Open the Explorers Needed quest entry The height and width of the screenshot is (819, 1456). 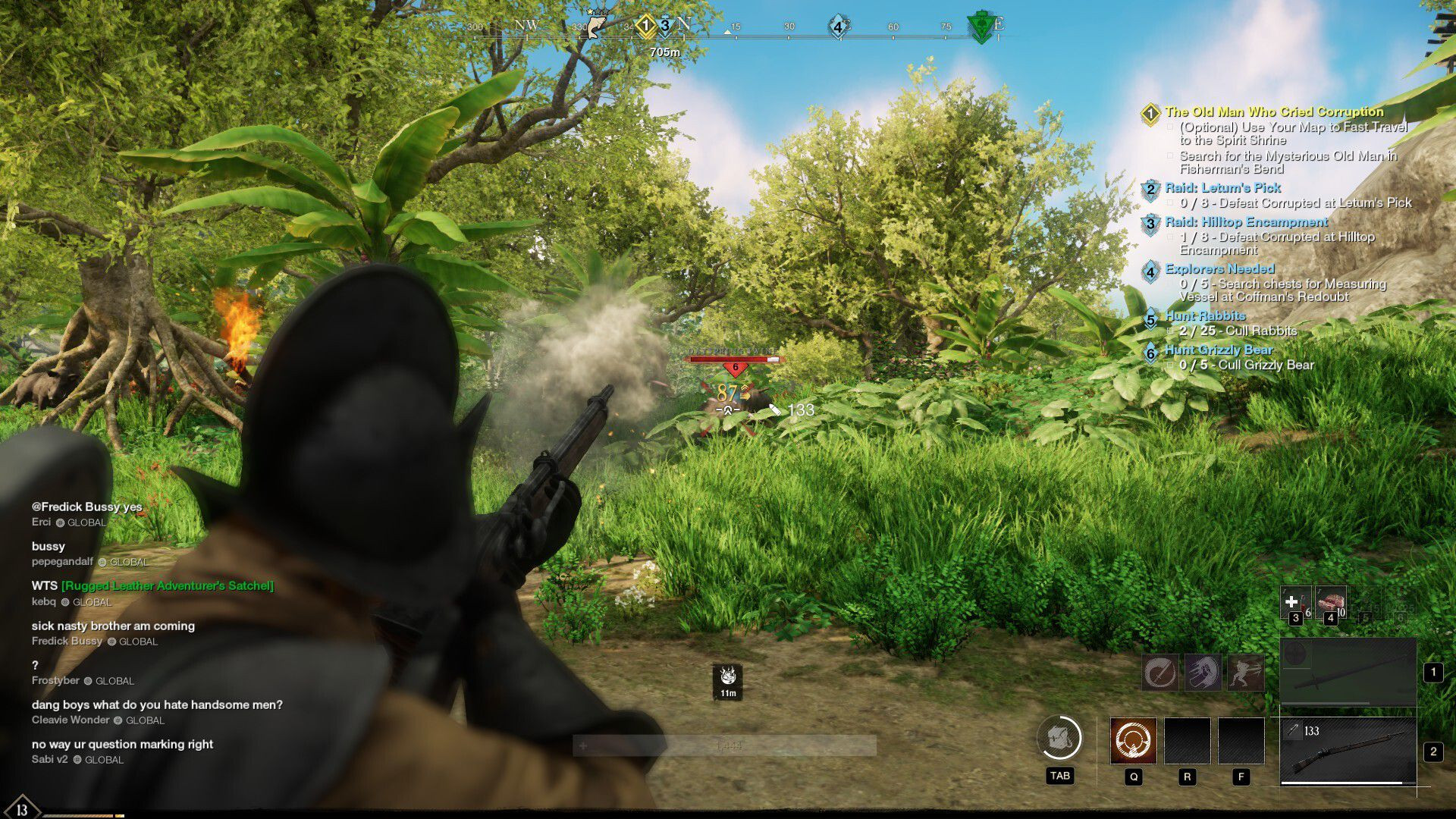click(x=1219, y=268)
